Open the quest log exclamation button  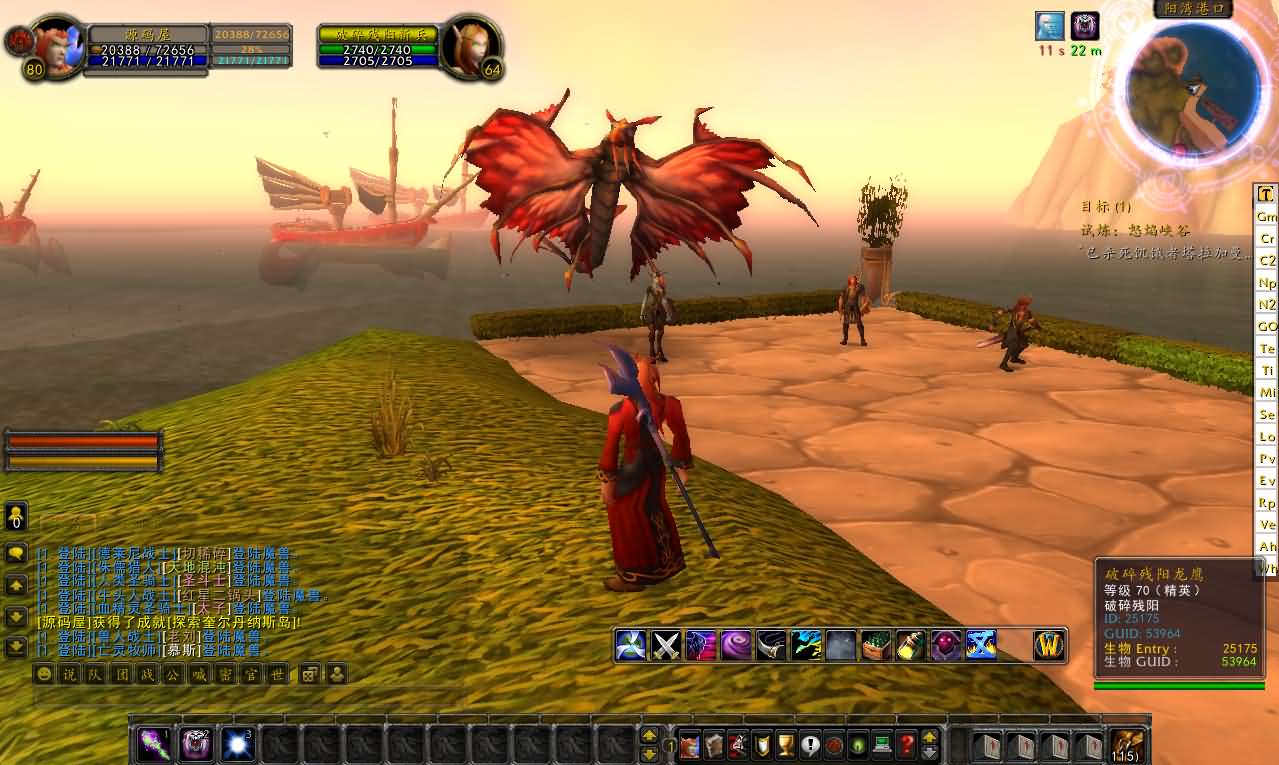tap(810, 745)
